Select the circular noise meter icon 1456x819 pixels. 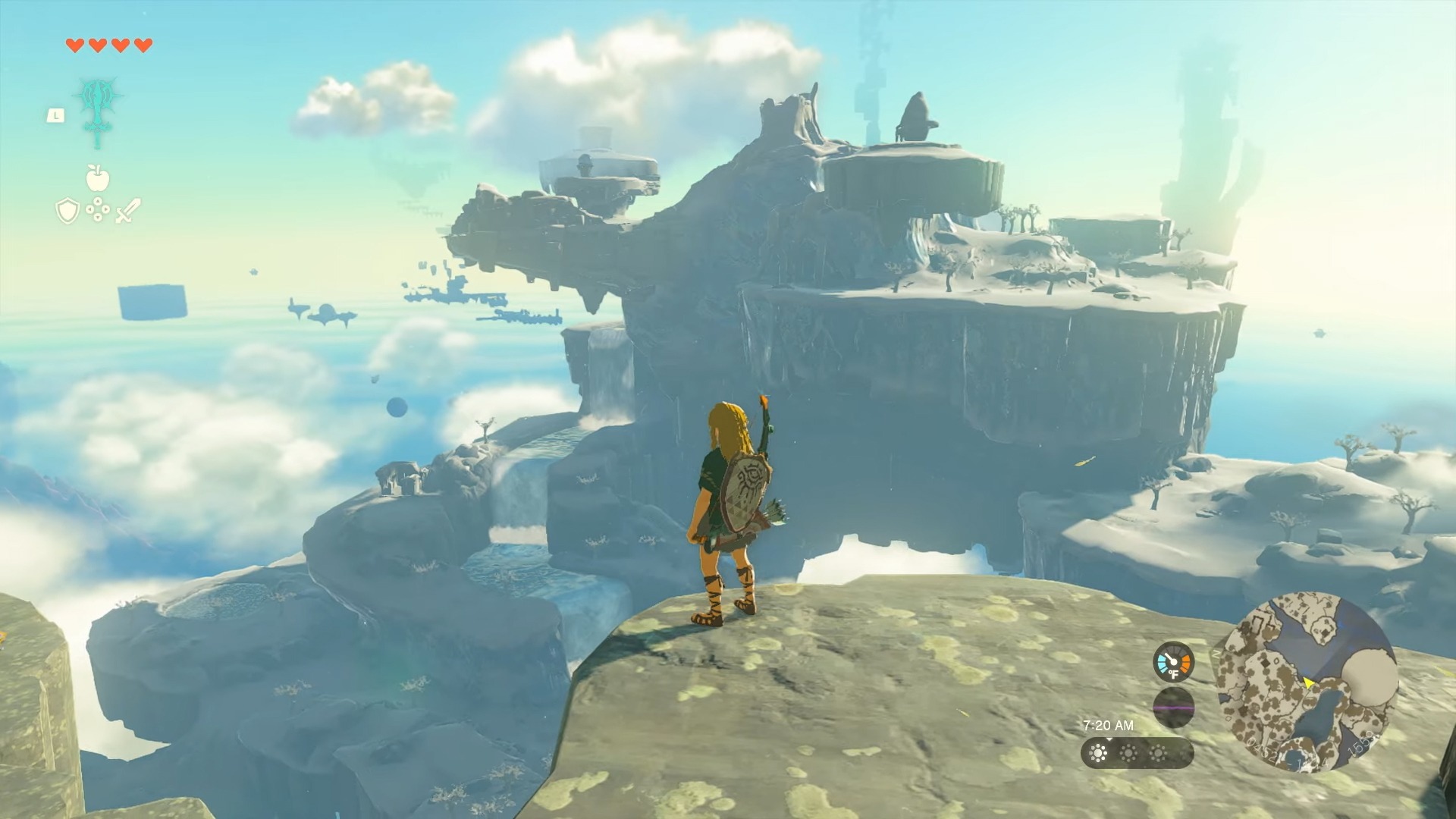[1174, 705]
